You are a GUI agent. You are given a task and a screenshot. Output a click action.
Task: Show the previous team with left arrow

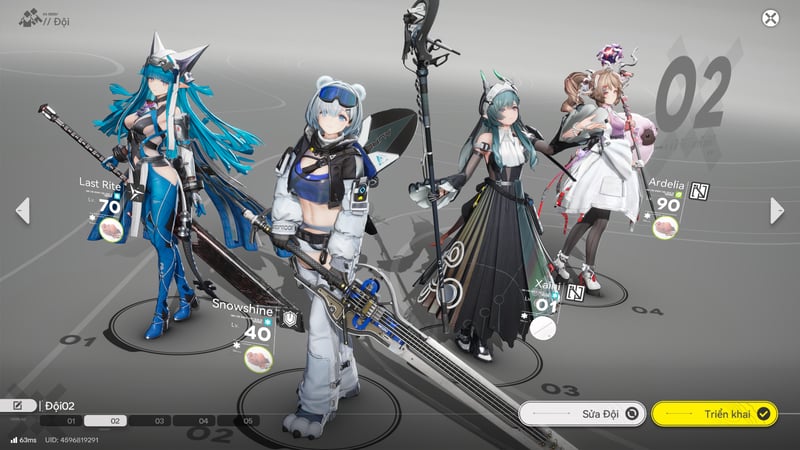click(22, 210)
